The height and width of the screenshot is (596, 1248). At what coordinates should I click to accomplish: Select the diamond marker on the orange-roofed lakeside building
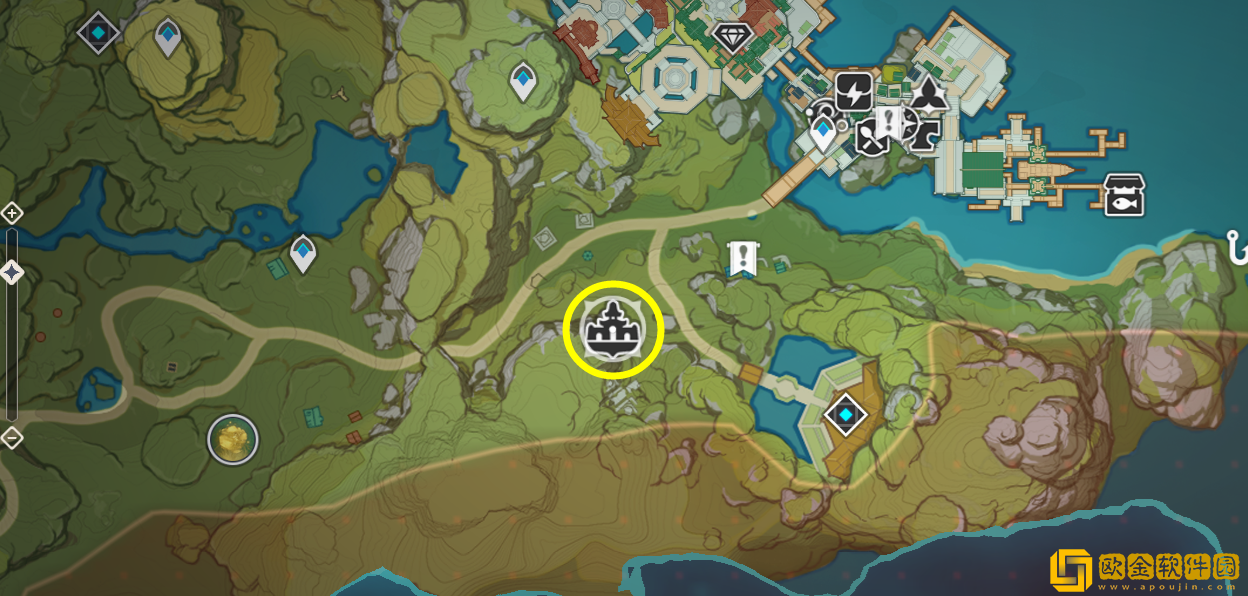845,414
